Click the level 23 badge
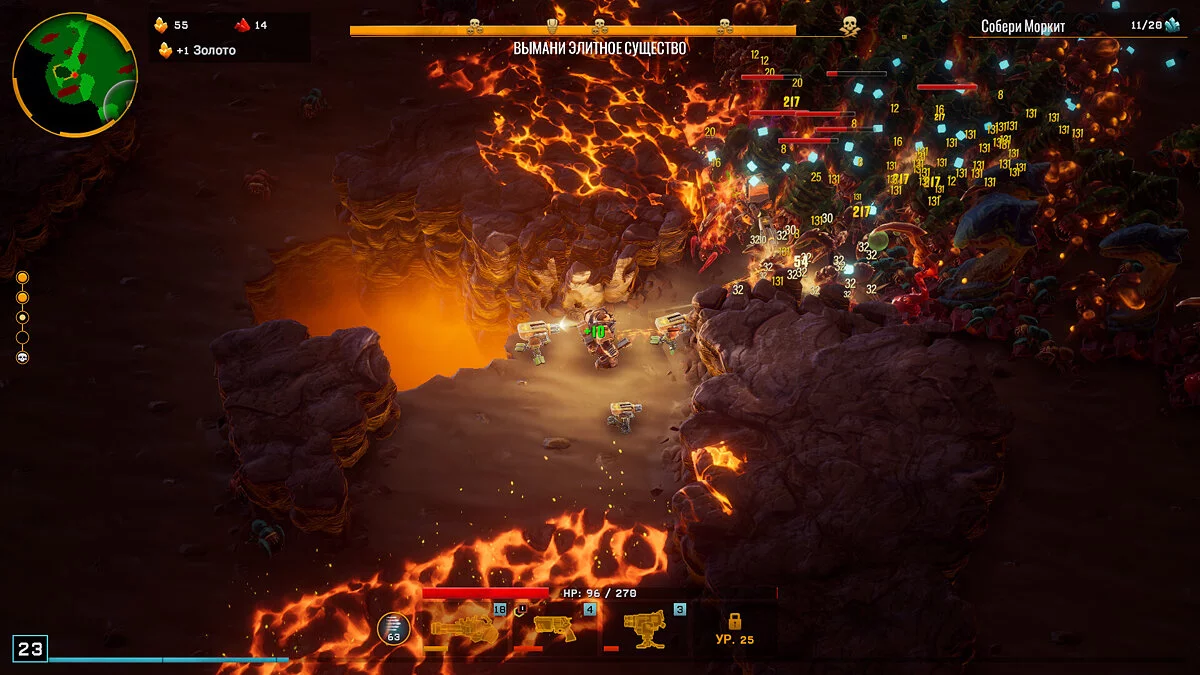1200x675 pixels. pyautogui.click(x=30, y=649)
